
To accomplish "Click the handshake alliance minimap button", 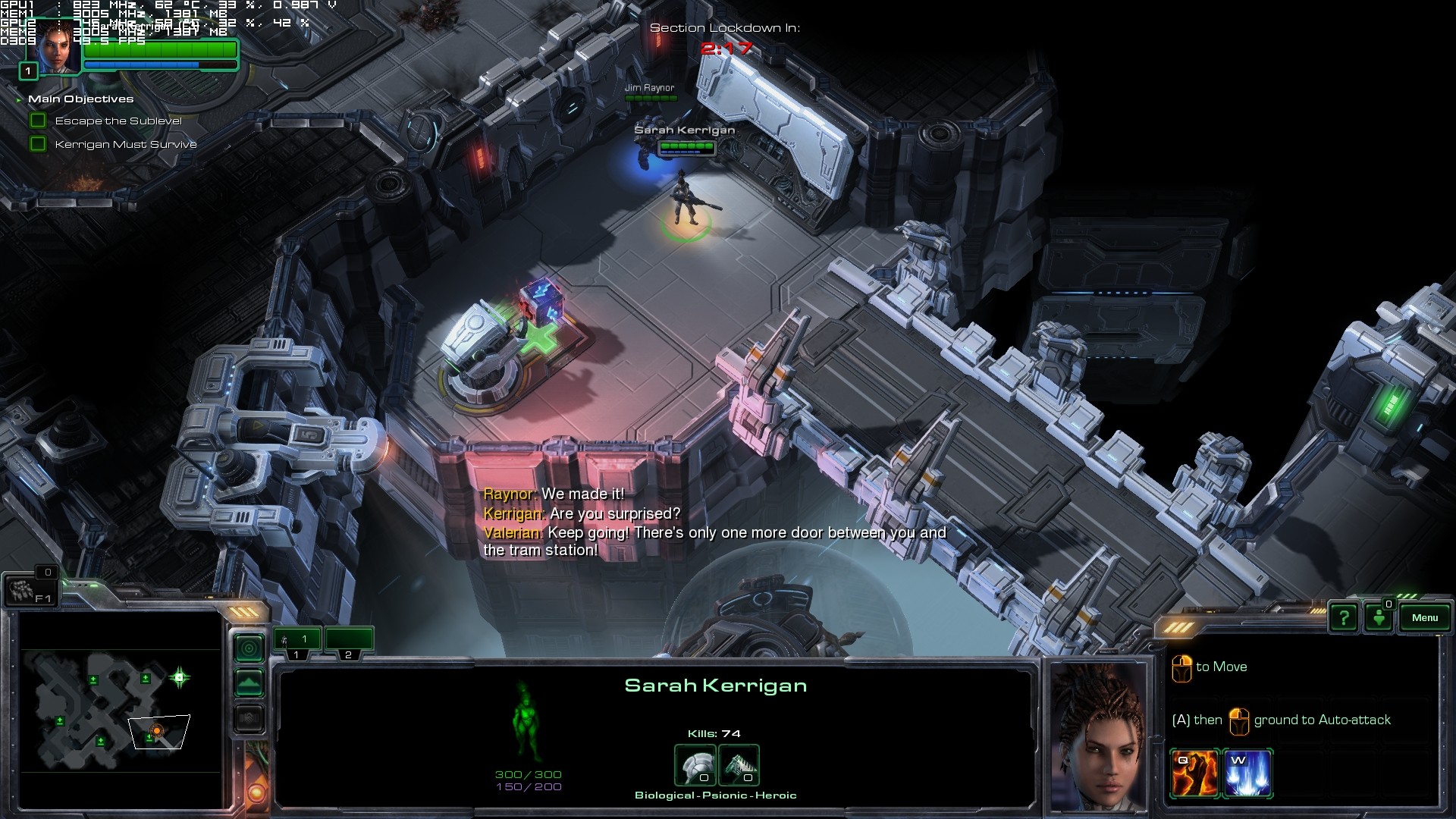I will pyautogui.click(x=249, y=718).
